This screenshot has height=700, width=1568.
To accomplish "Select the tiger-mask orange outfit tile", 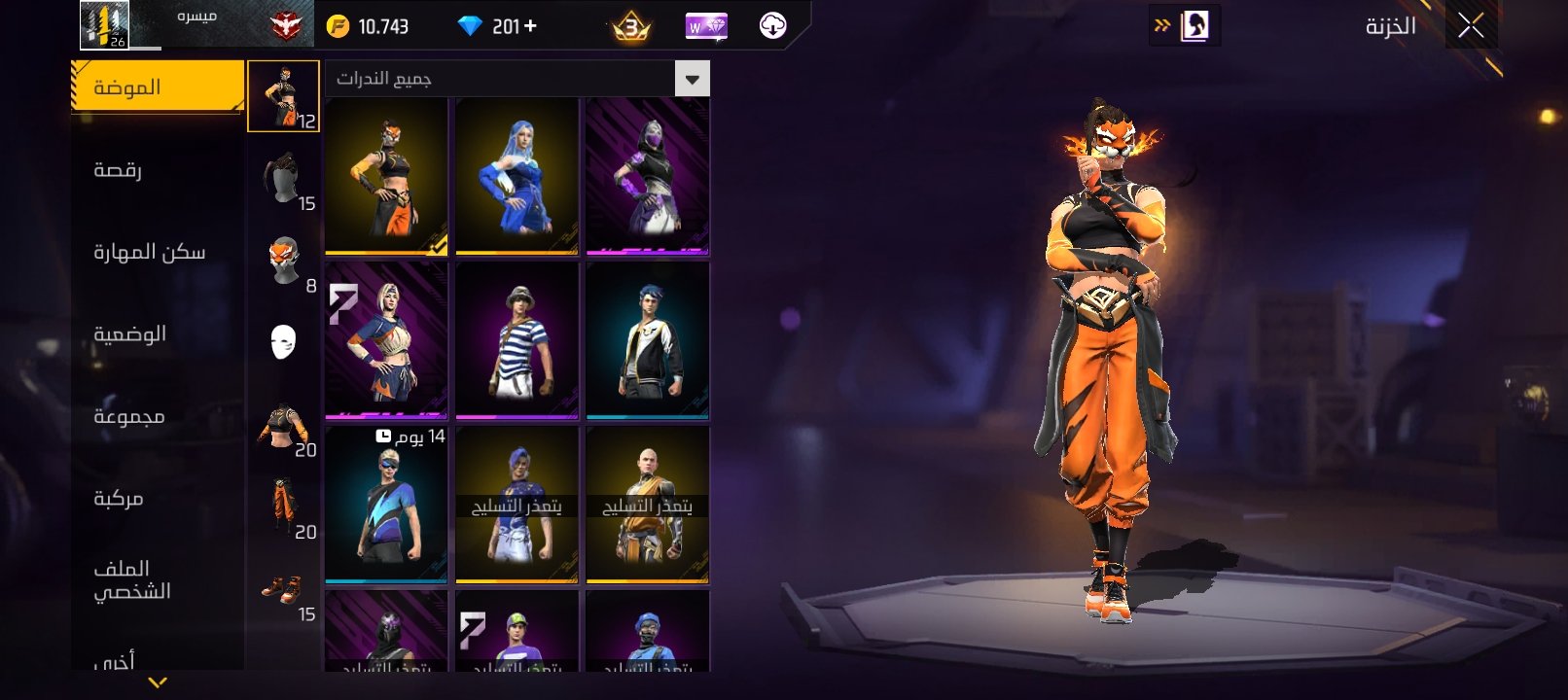I will (386, 176).
